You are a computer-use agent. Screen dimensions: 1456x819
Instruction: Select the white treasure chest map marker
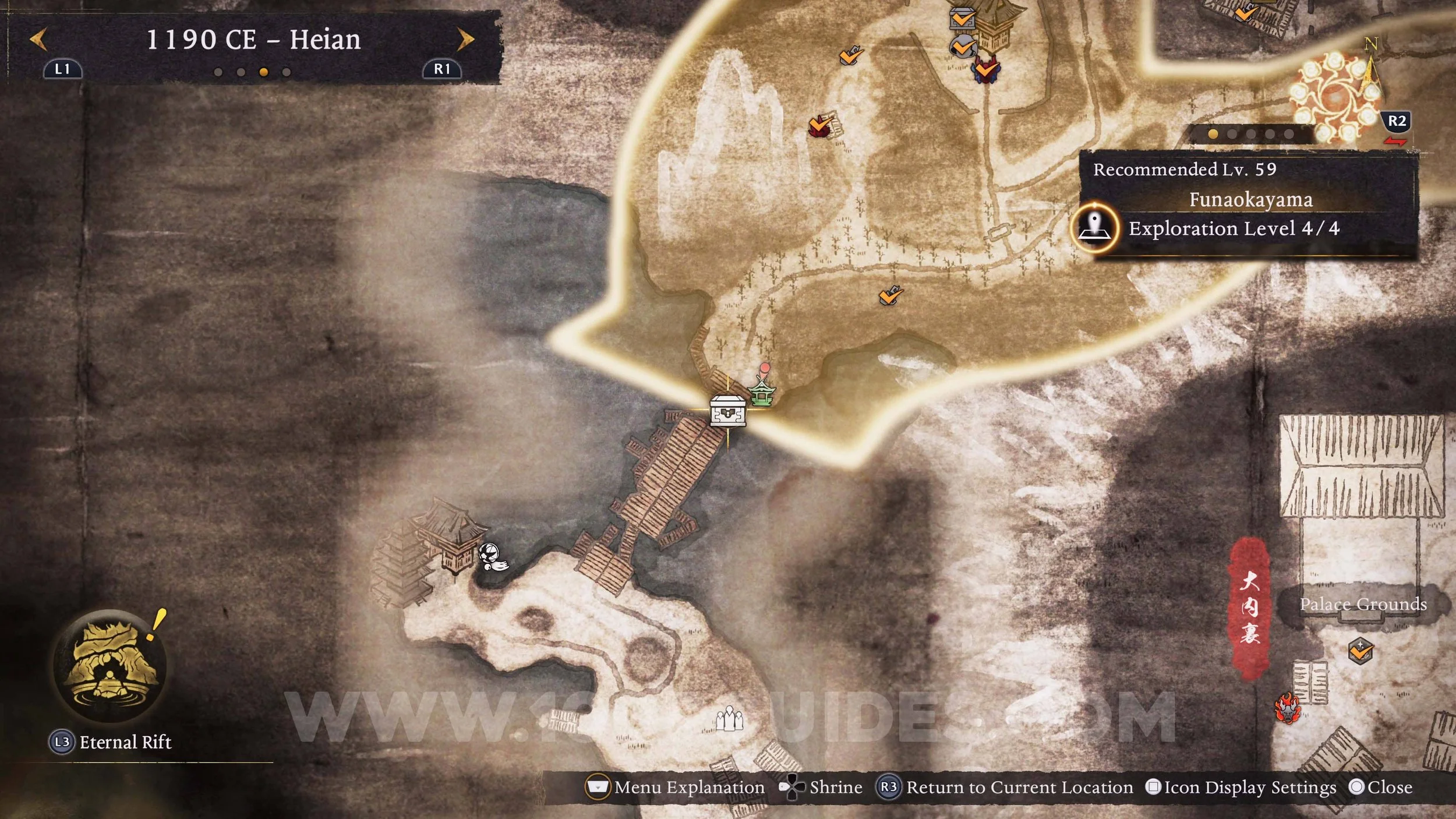pyautogui.click(x=727, y=410)
